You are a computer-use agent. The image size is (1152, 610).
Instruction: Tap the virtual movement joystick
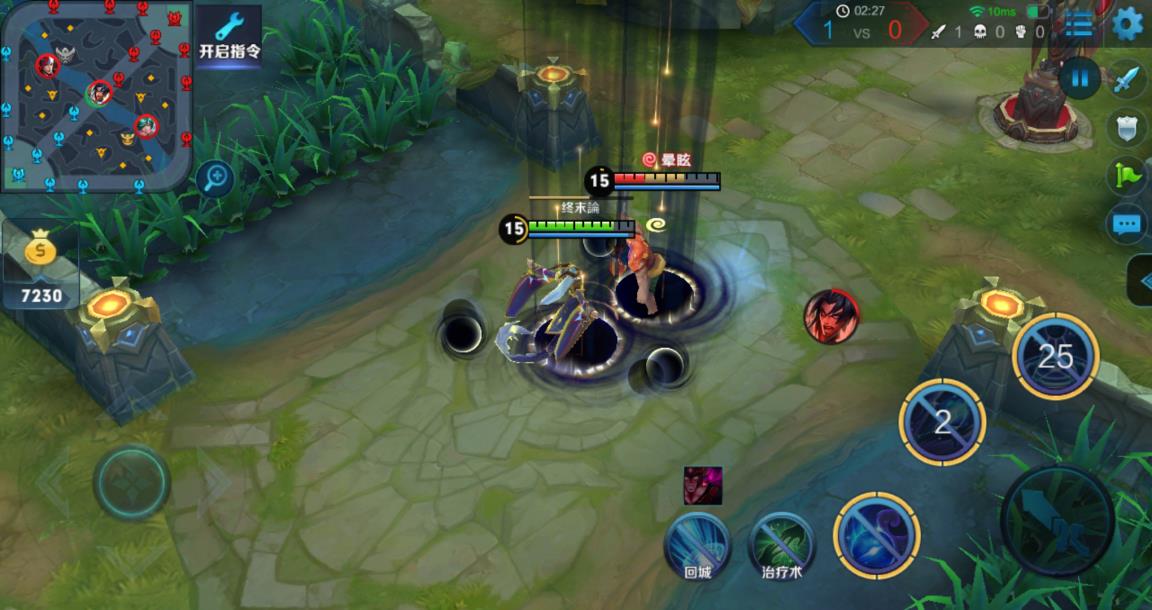coord(132,482)
